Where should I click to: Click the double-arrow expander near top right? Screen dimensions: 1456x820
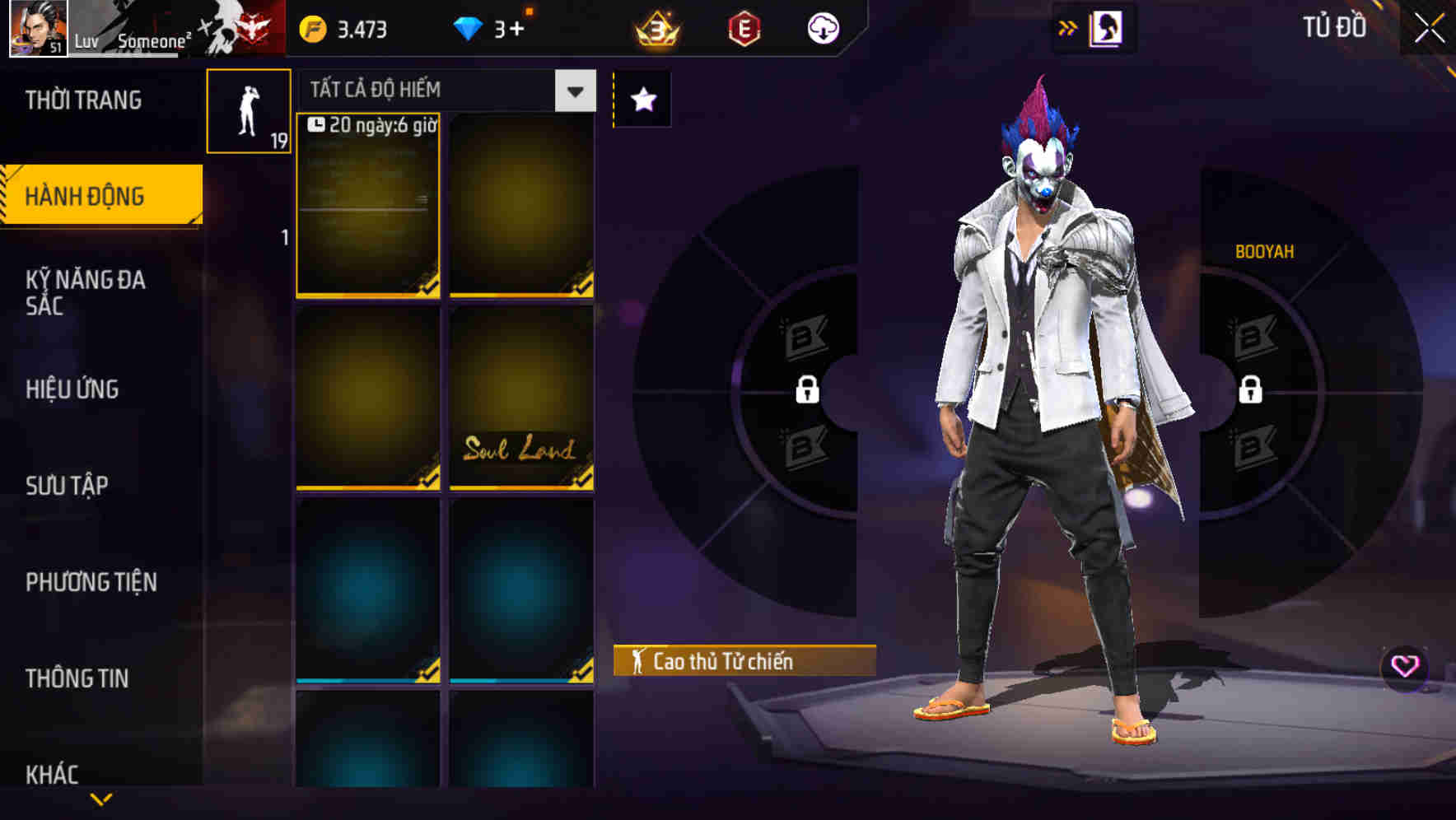point(1067,26)
